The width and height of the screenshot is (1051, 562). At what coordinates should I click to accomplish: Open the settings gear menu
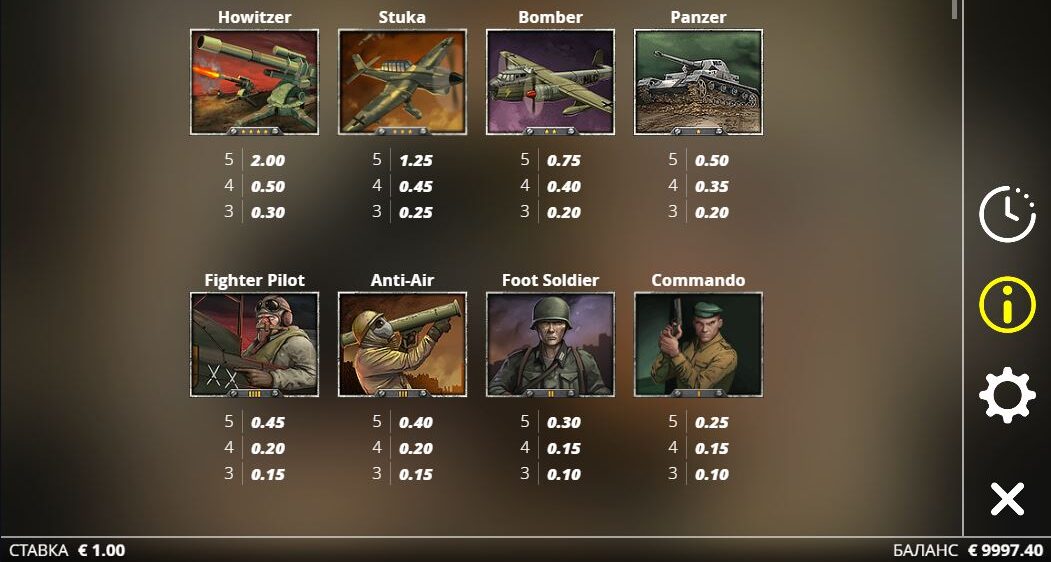(x=1007, y=395)
